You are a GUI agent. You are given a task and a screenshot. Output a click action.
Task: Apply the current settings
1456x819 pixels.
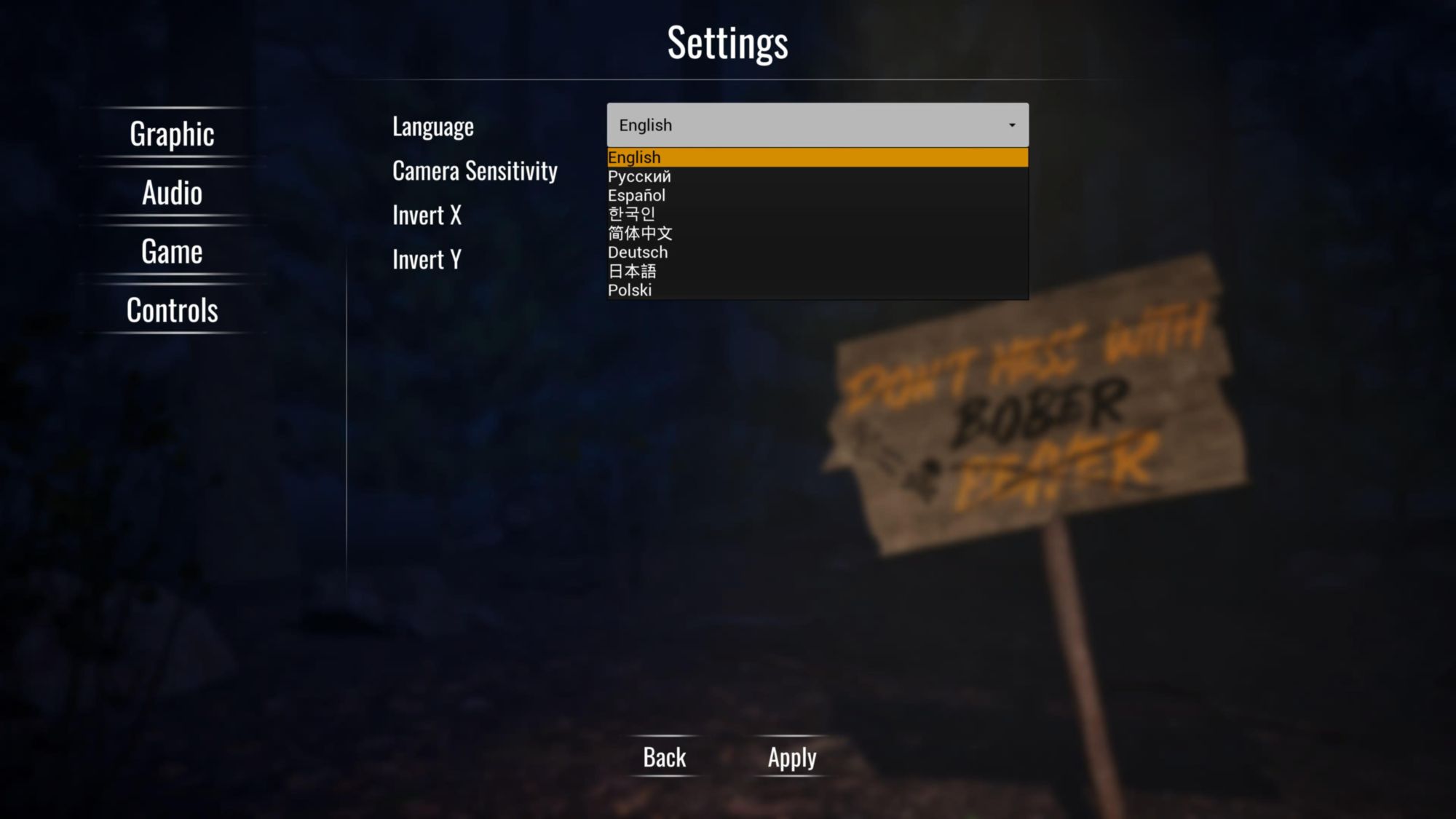[x=792, y=758]
